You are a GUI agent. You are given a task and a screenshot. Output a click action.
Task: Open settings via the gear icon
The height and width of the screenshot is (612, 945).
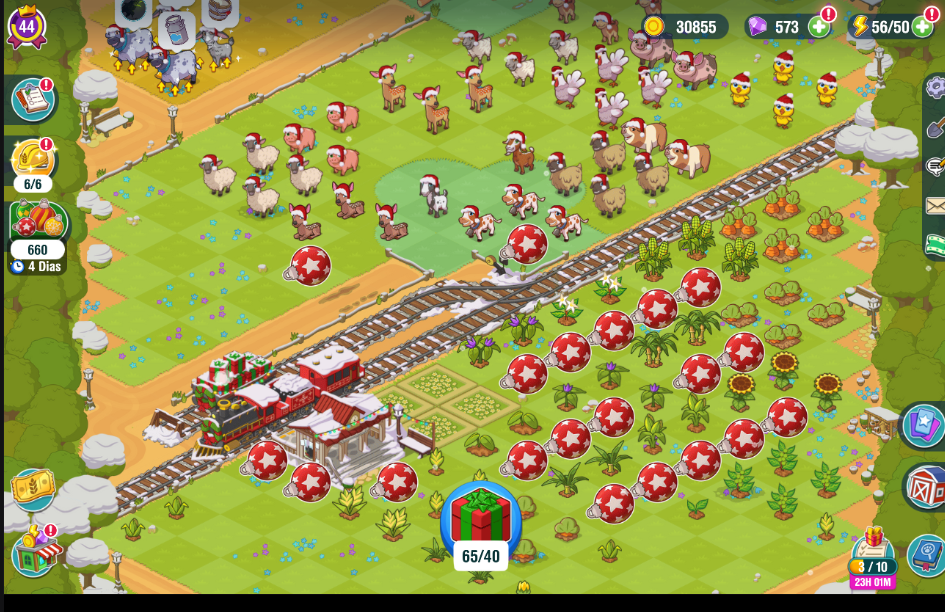point(936,88)
